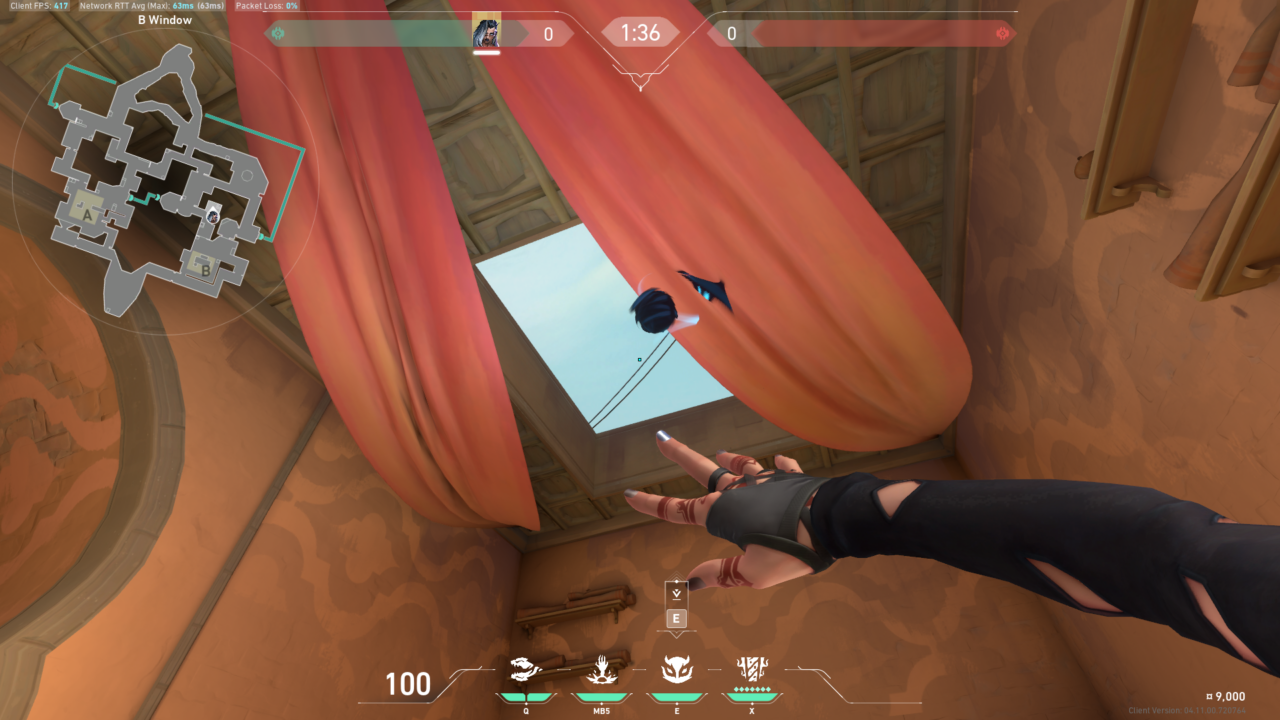The width and height of the screenshot is (1280, 720).
Task: Activate the reaching hand ability icon
Action: [600, 668]
